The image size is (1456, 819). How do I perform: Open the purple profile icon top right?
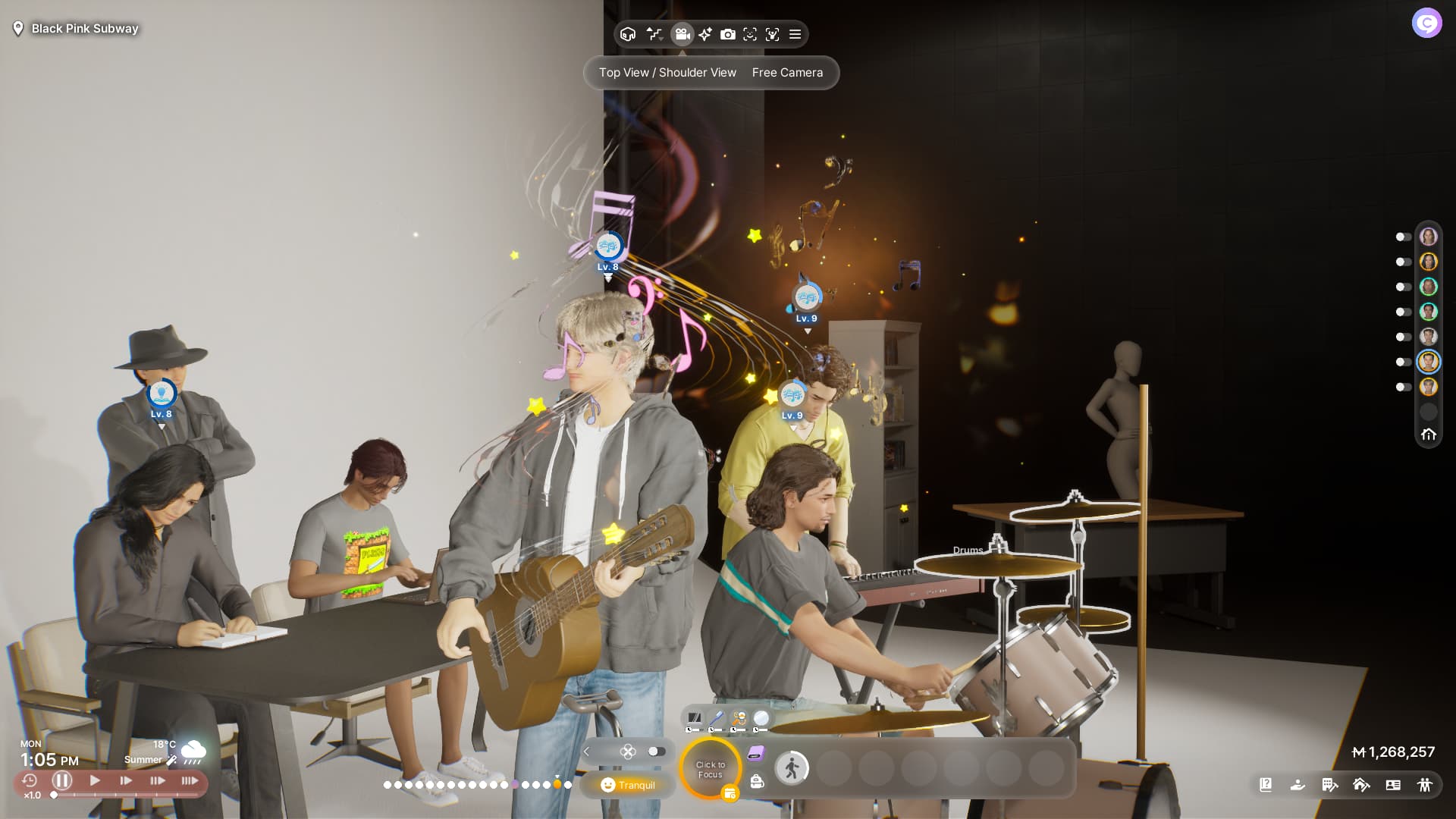[1426, 24]
